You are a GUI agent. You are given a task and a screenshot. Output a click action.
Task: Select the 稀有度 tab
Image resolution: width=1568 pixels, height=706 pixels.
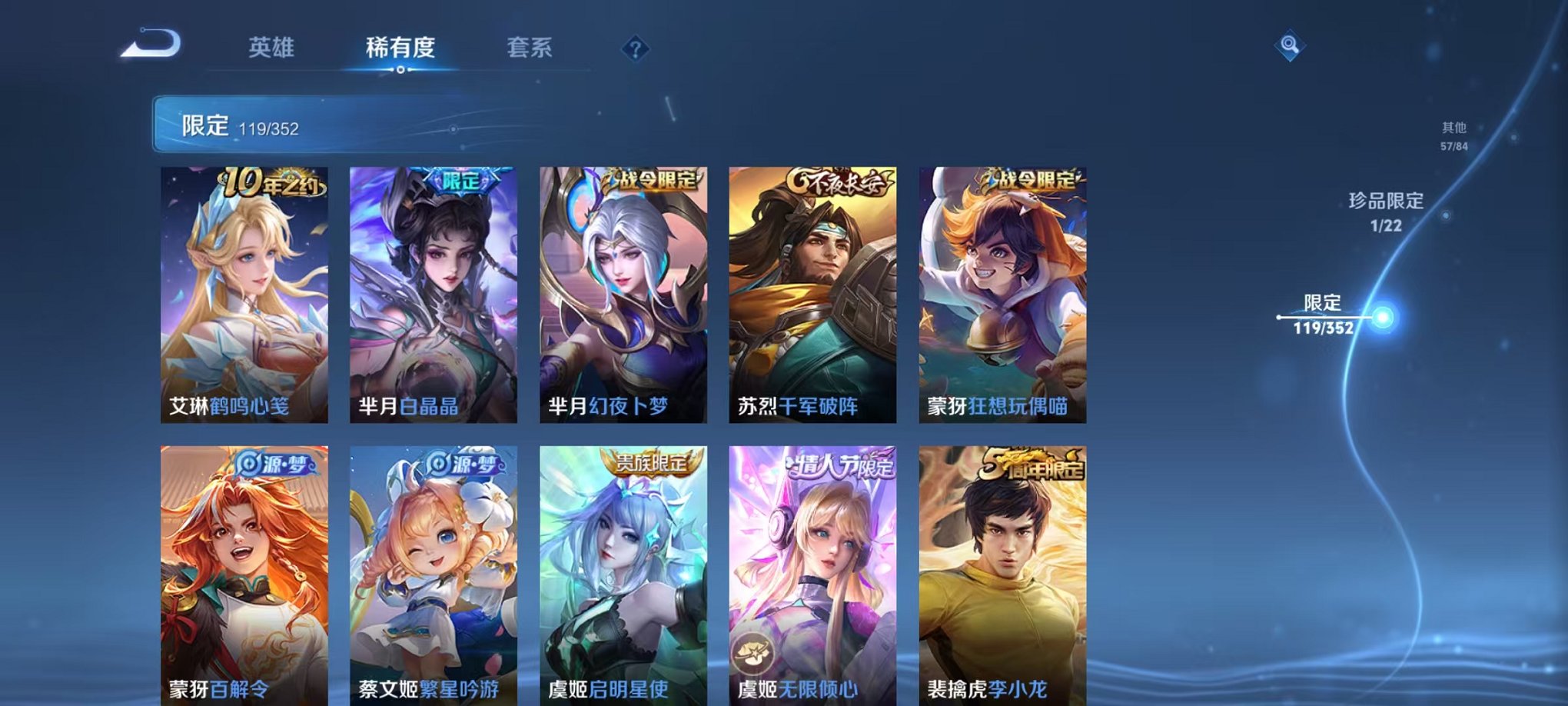click(x=400, y=48)
